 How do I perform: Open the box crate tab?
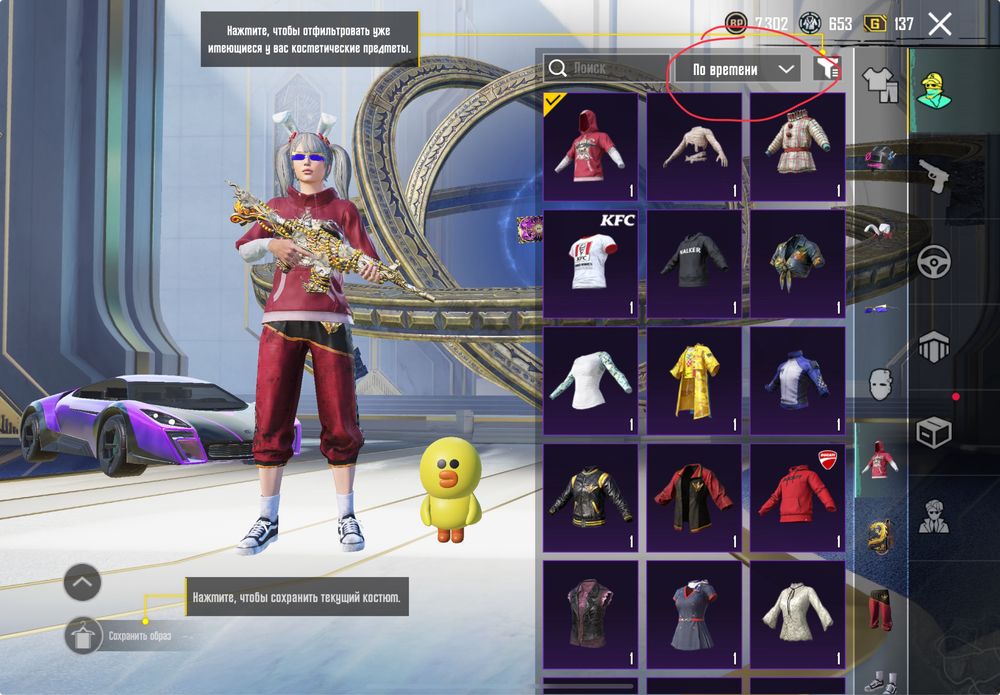pyautogui.click(x=934, y=434)
